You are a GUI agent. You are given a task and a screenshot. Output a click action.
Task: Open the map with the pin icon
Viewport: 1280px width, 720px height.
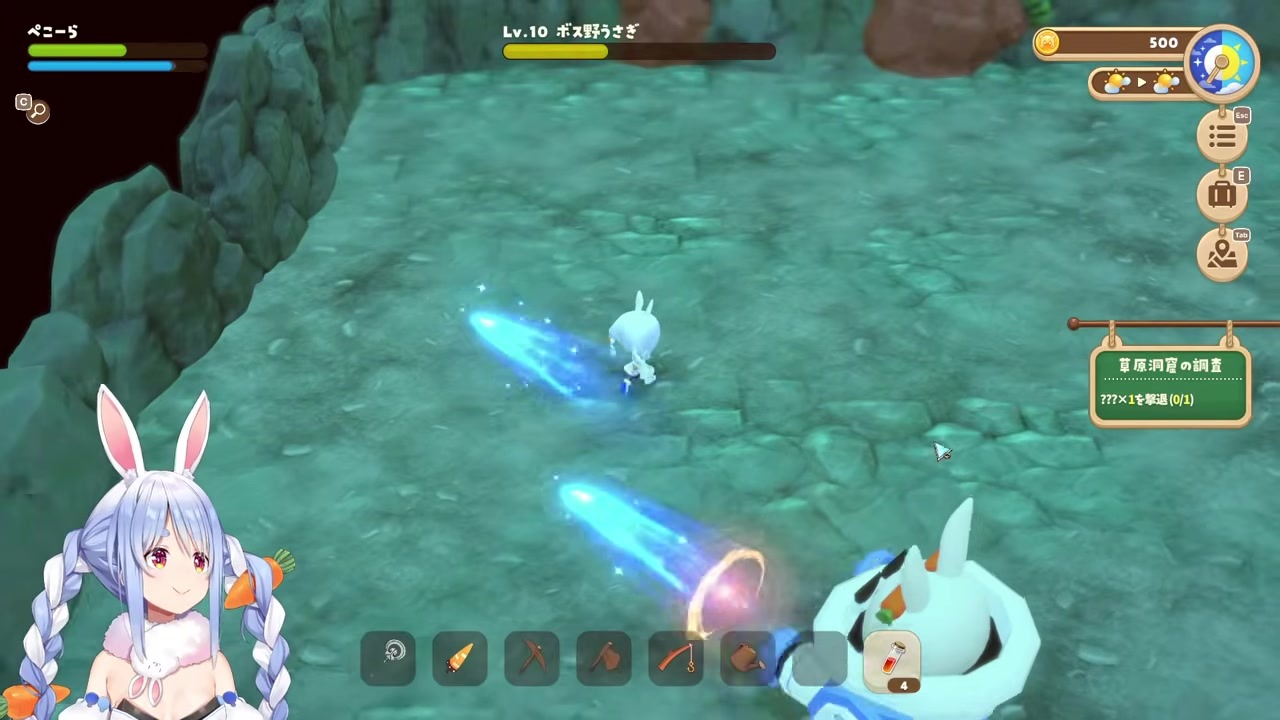[x=1221, y=256]
